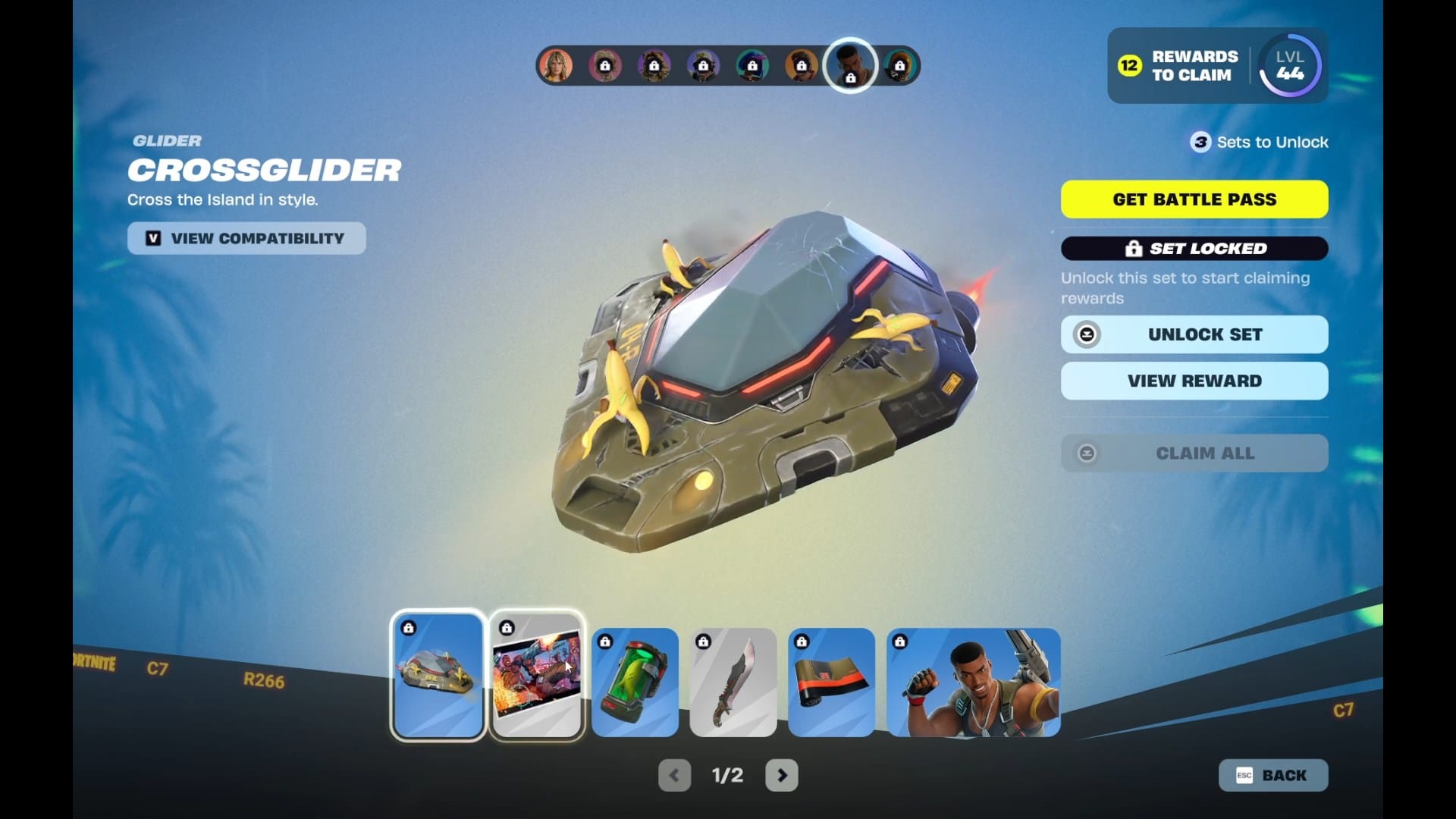Click the Unlock Set button
The width and height of the screenshot is (1456, 819).
[x=1194, y=334]
